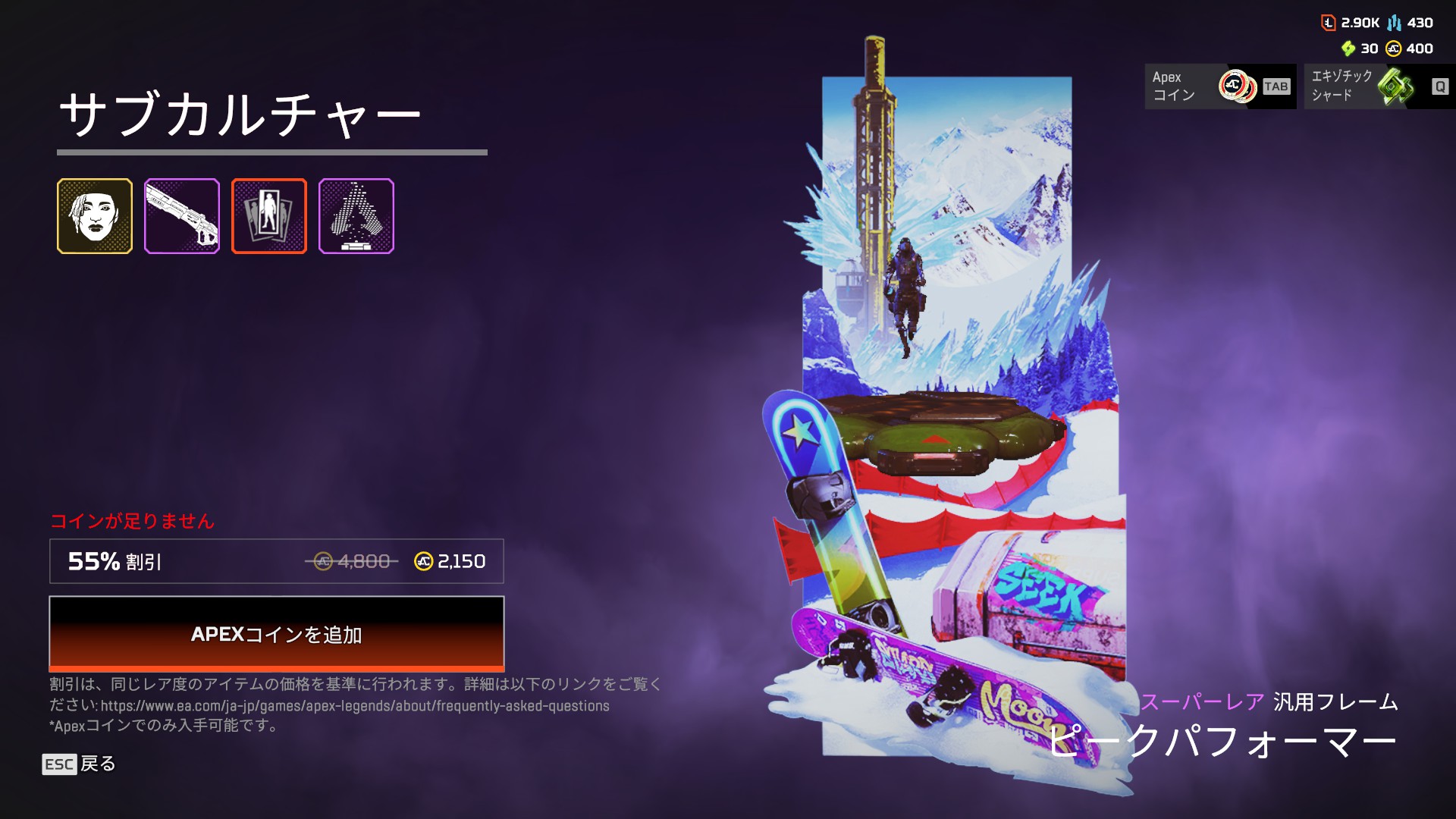Select the banner frame item thumbnail
The image size is (1456, 819).
(269, 216)
